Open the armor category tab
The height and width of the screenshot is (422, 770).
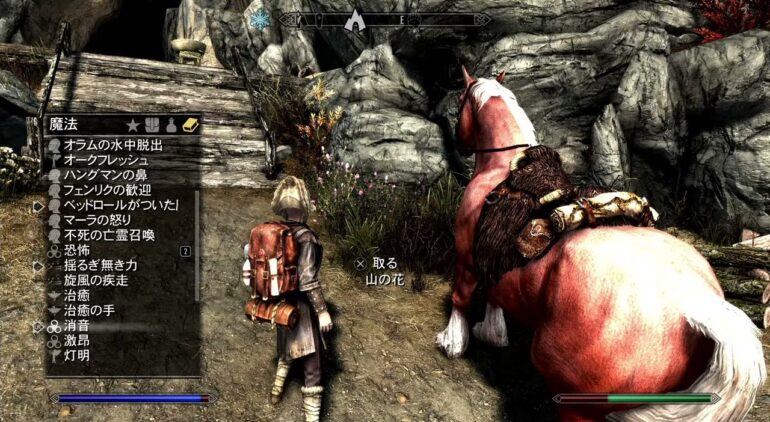151,125
